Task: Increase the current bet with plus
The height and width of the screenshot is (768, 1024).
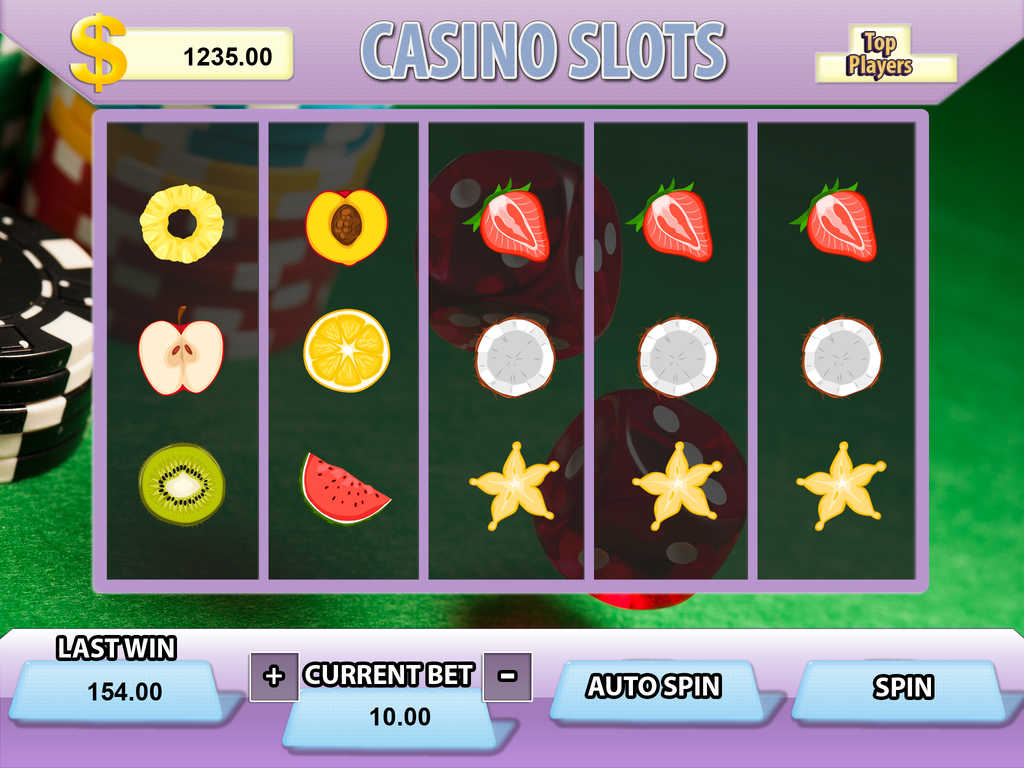Action: 273,676
